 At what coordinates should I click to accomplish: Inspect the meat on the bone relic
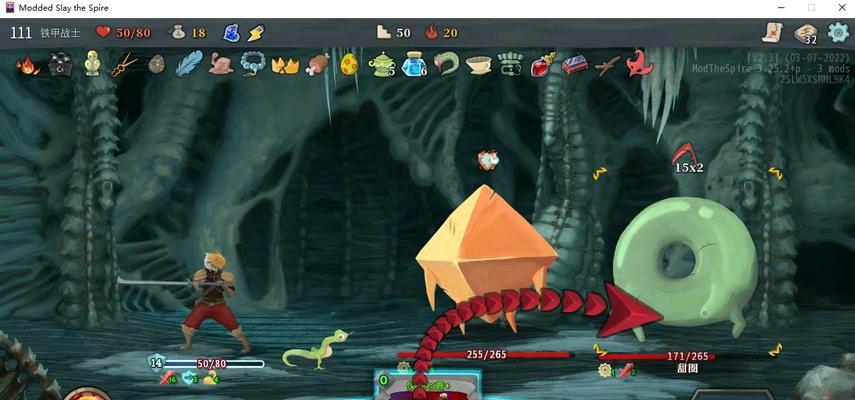[317, 66]
